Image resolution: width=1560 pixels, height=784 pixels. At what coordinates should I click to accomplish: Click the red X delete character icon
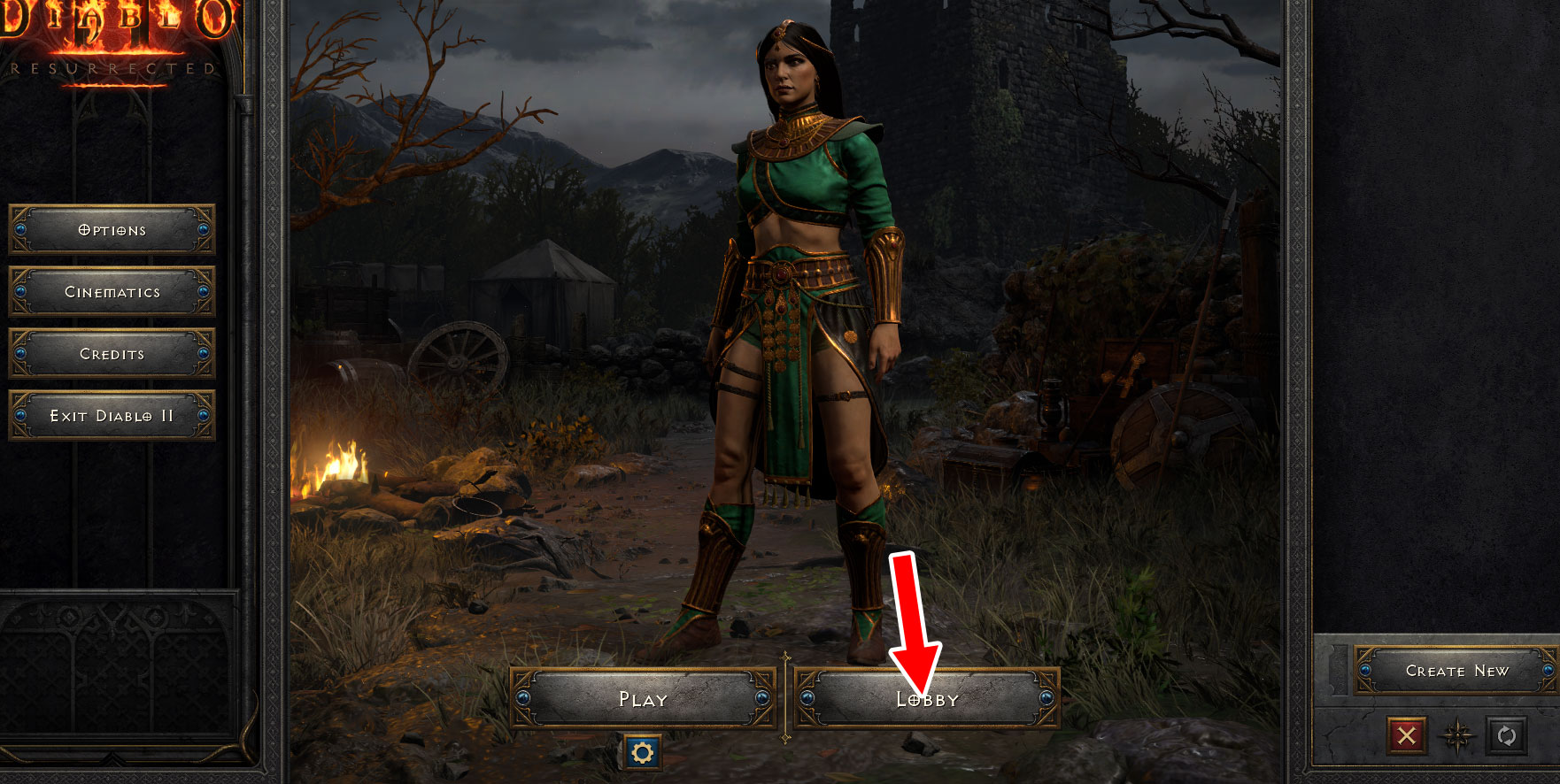[x=1409, y=735]
